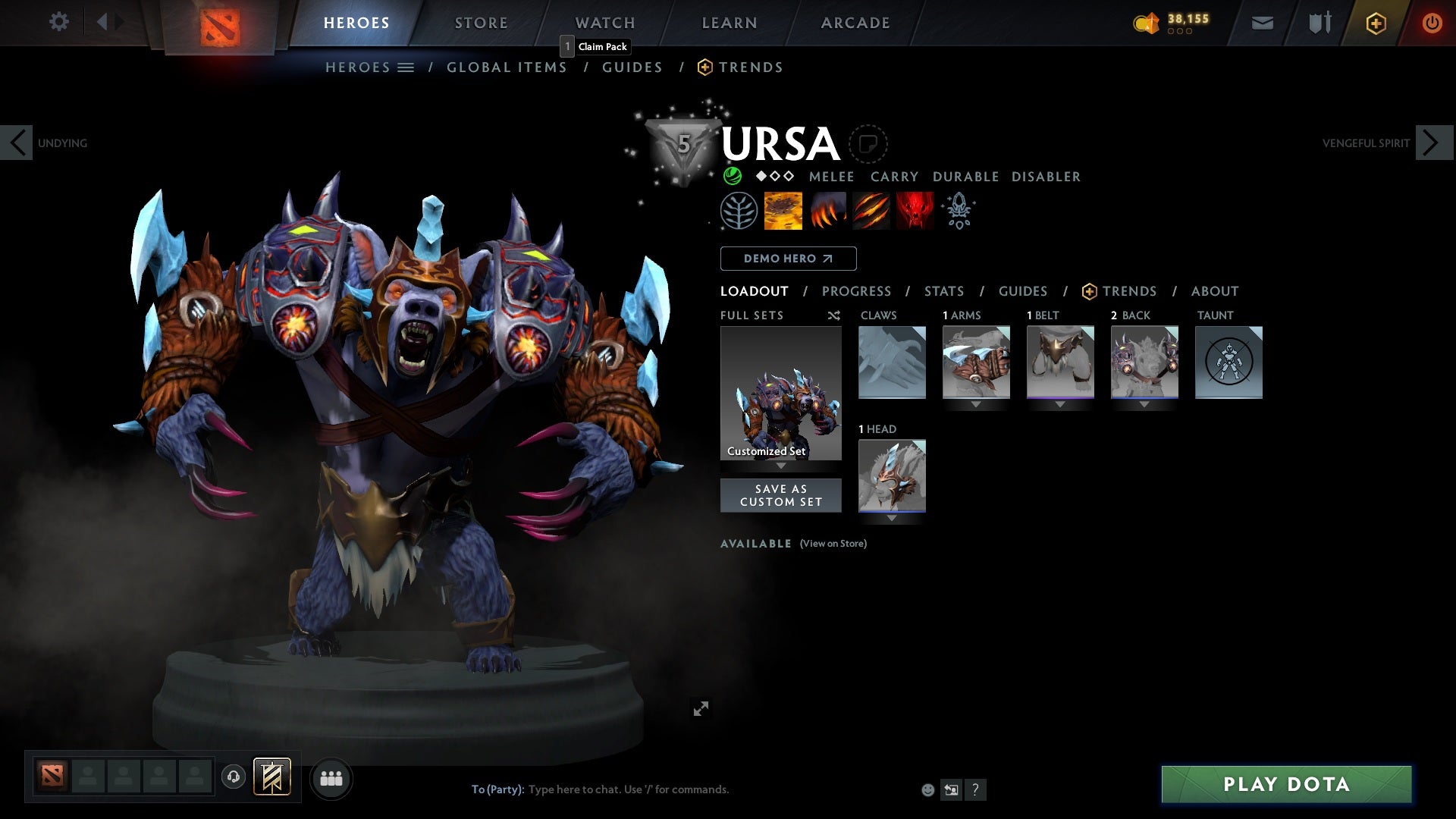
Task: Open notifications with the envelope icon
Action: [x=1262, y=23]
